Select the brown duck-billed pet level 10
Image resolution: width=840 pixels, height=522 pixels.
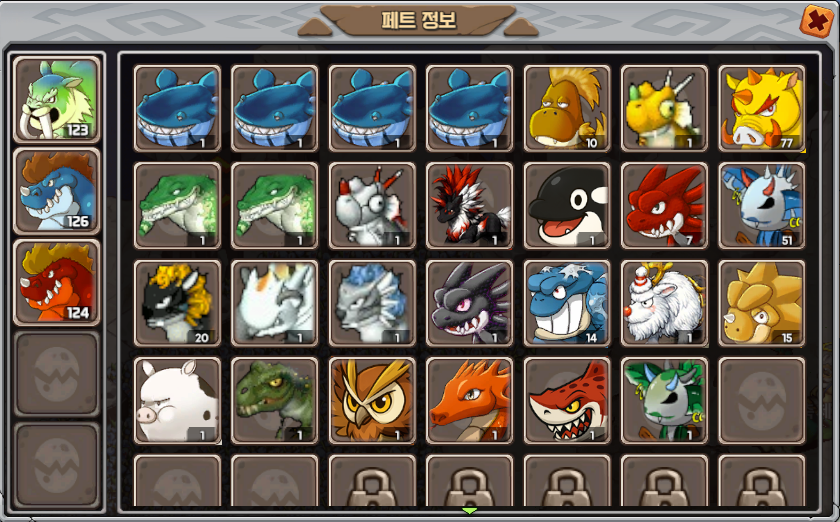[x=567, y=108]
